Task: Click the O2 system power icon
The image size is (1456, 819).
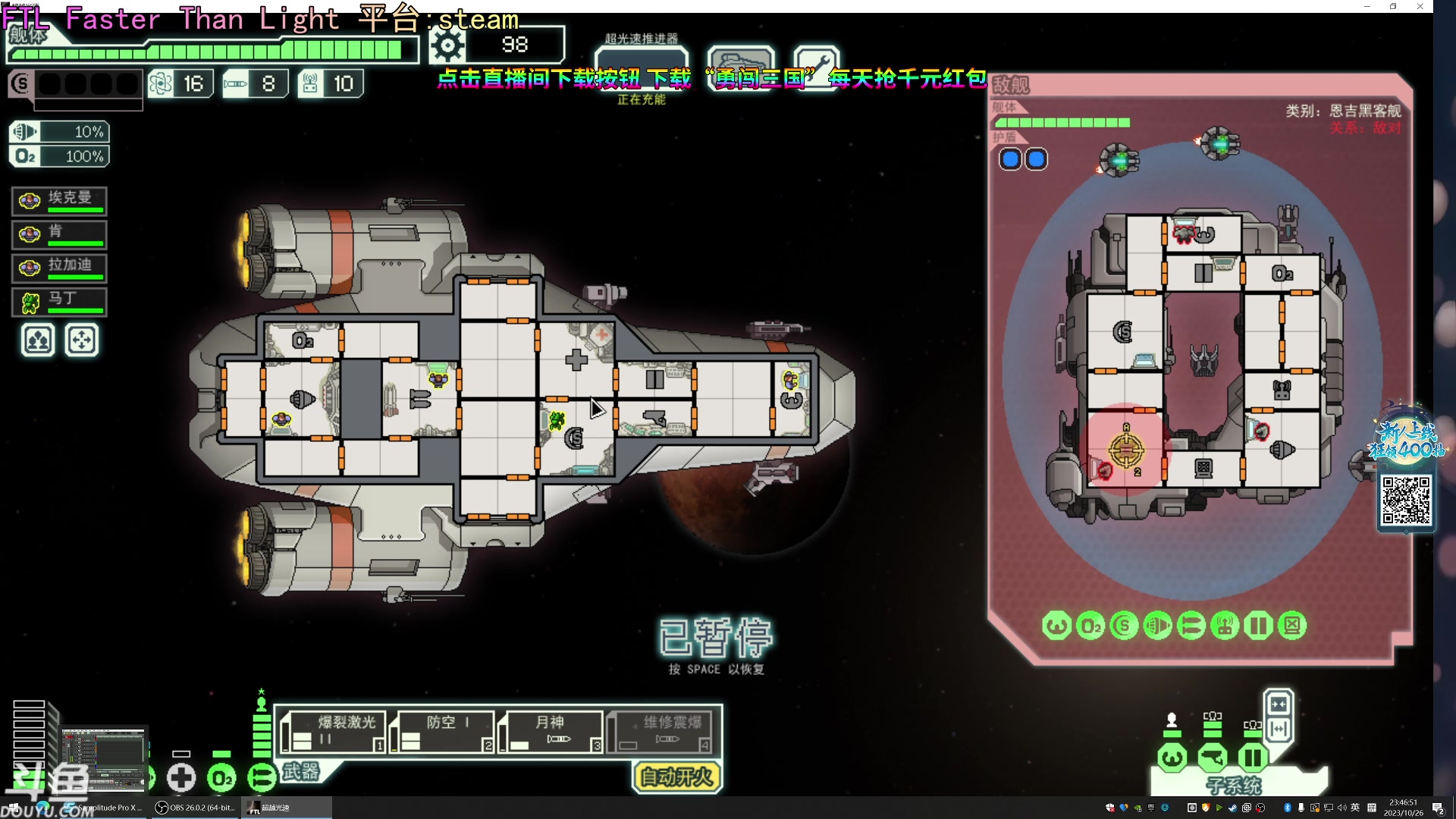Action: tap(221, 778)
